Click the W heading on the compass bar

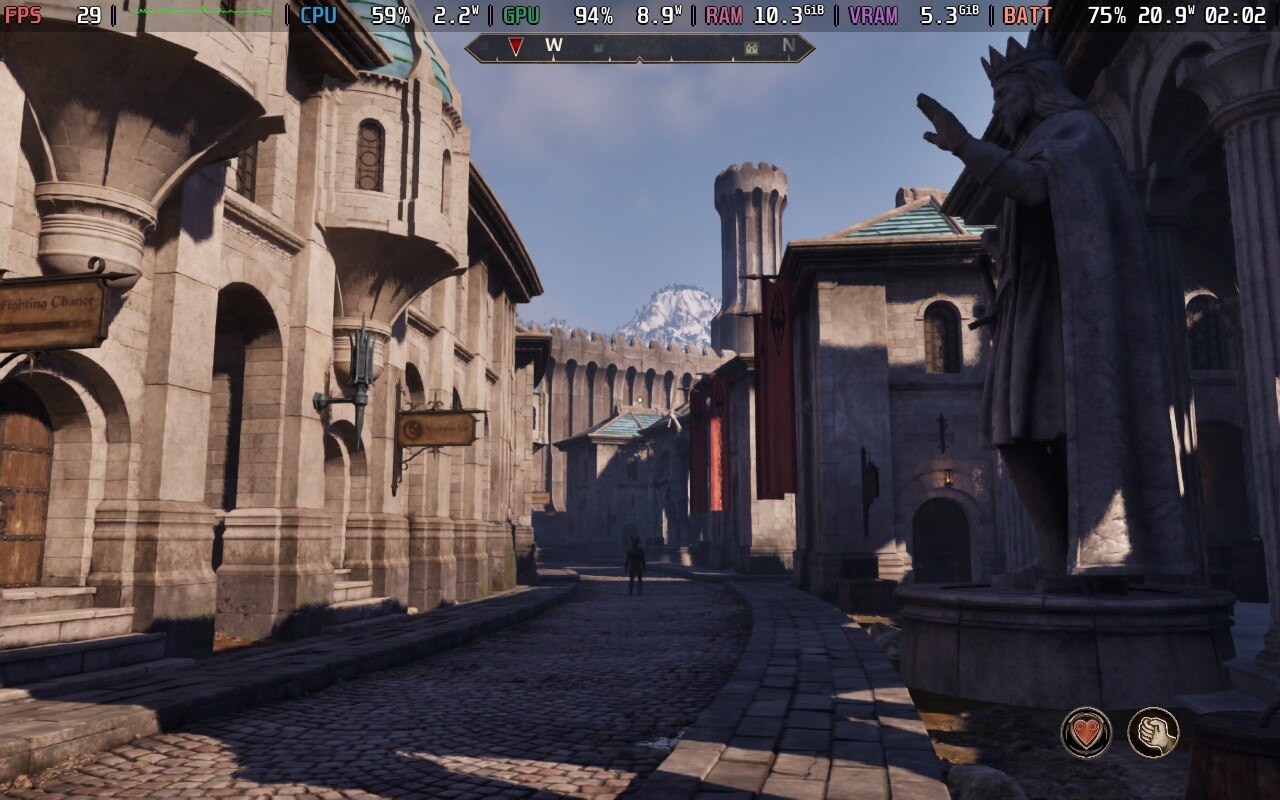click(x=554, y=46)
